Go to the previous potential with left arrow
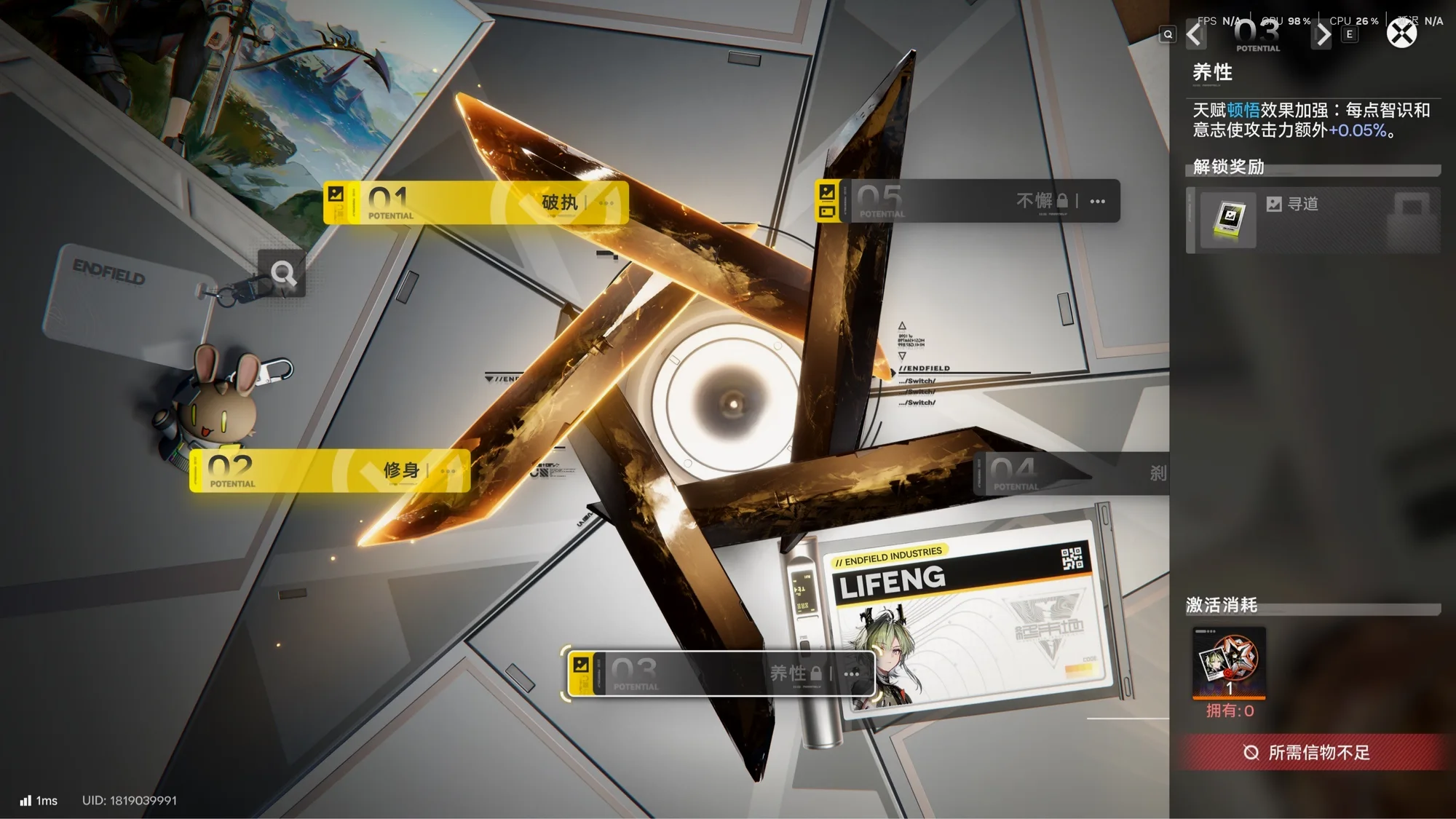Viewport: 1456px width, 819px height. click(x=1195, y=34)
